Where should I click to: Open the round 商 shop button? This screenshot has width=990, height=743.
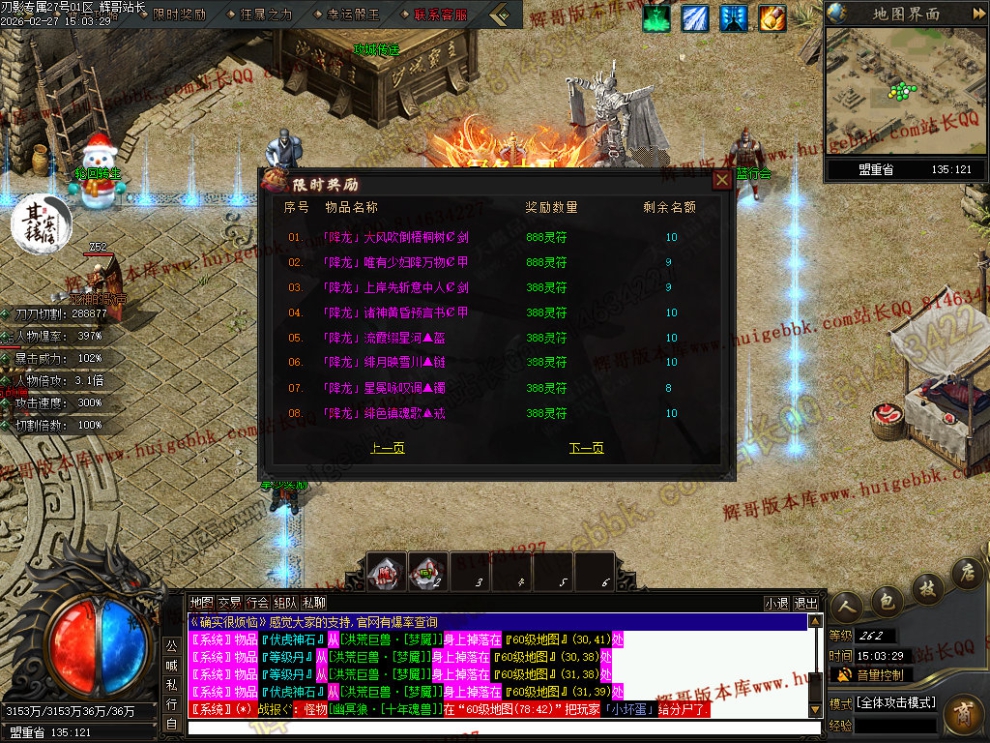pyautogui.click(x=962, y=715)
